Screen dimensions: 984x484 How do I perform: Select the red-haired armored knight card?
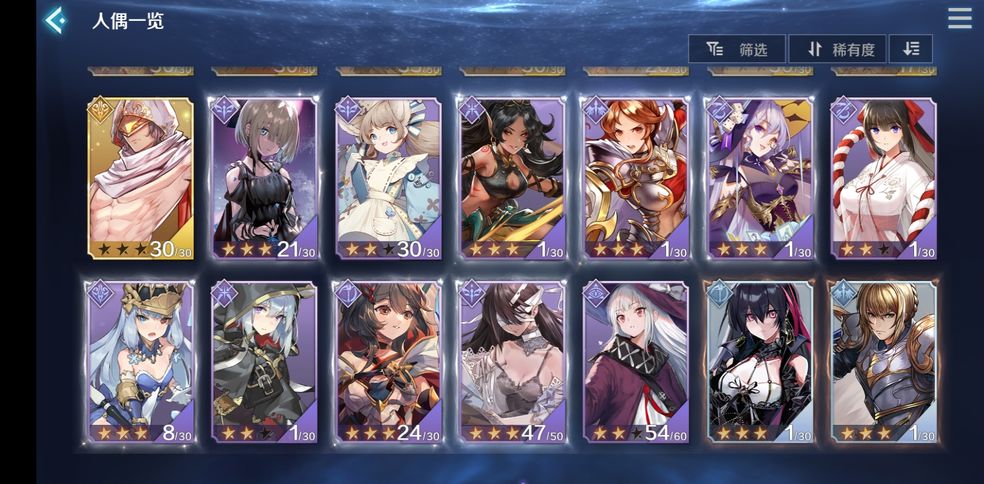click(x=635, y=178)
